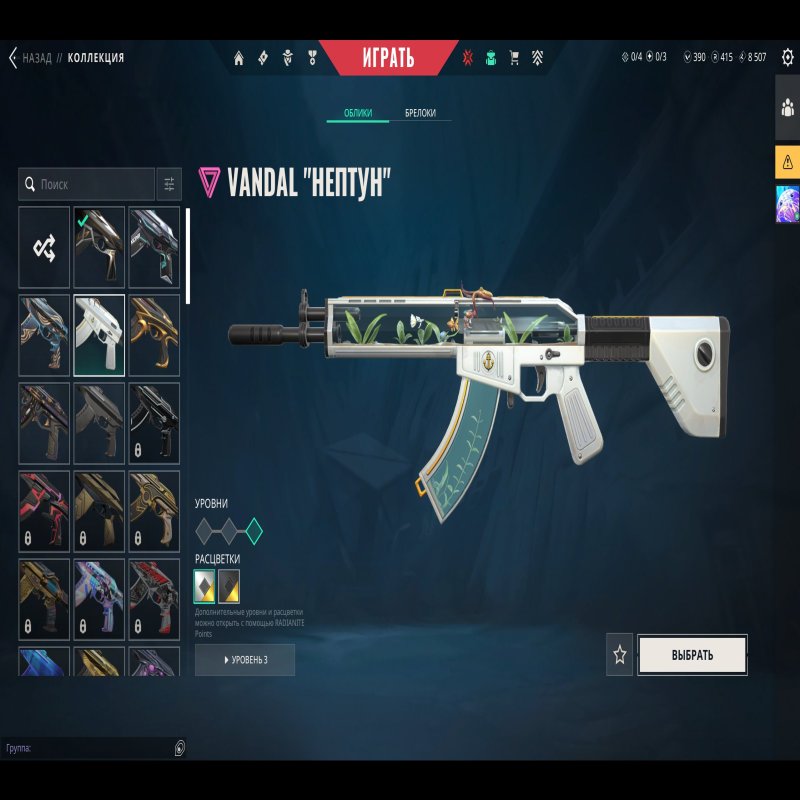Open the home icon in the top bar
Screen dimensions: 800x800
coord(239,58)
